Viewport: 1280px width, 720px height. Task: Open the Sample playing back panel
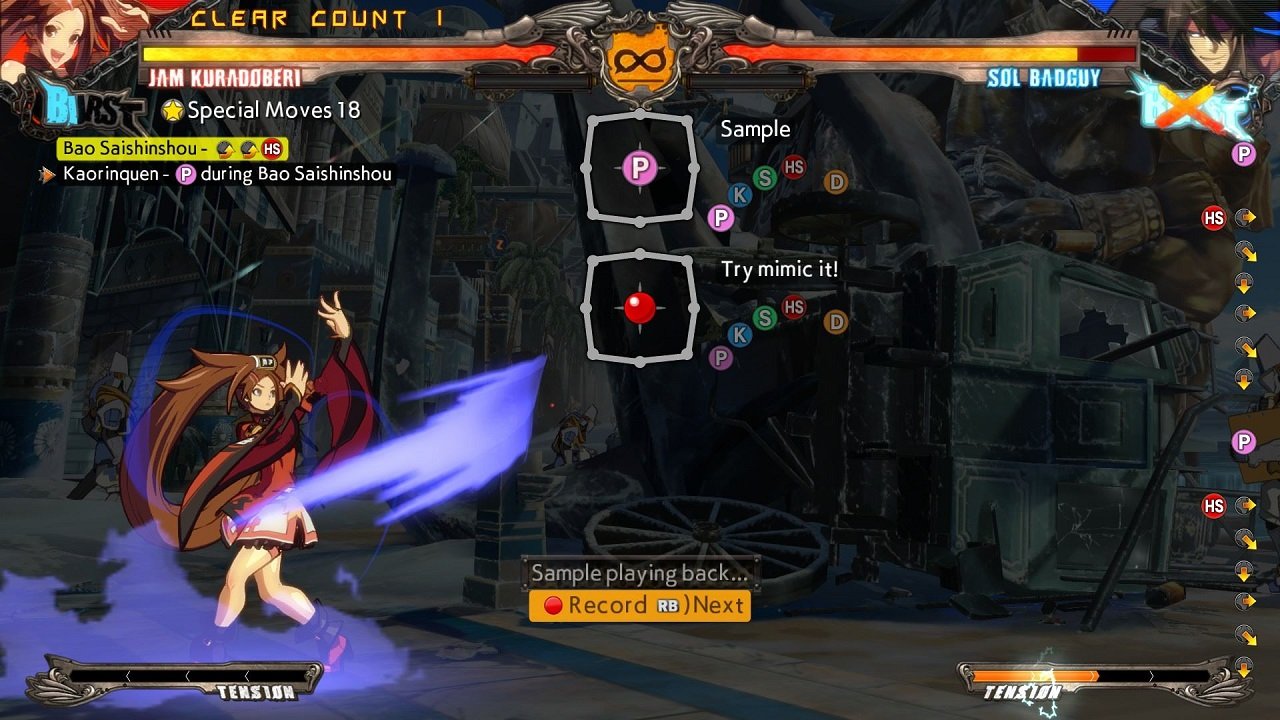[640, 573]
